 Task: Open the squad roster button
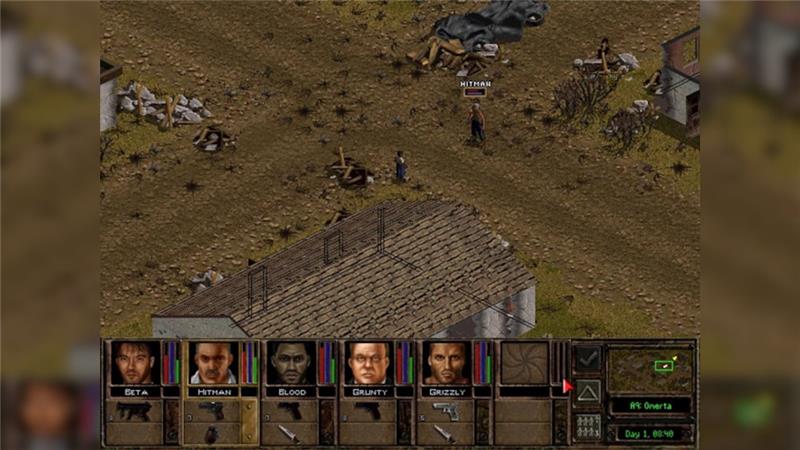(588, 425)
